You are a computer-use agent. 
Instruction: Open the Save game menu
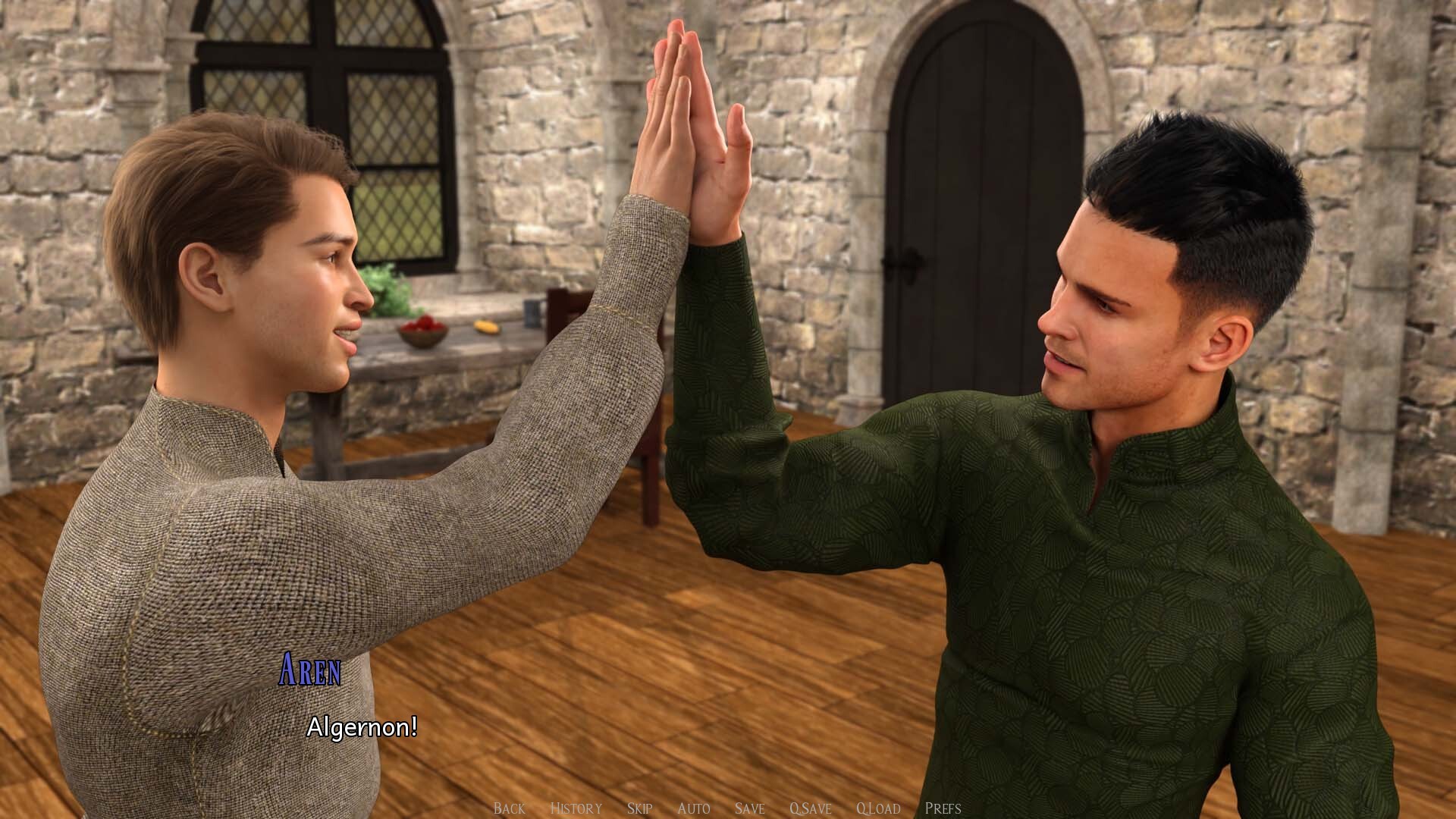point(749,808)
